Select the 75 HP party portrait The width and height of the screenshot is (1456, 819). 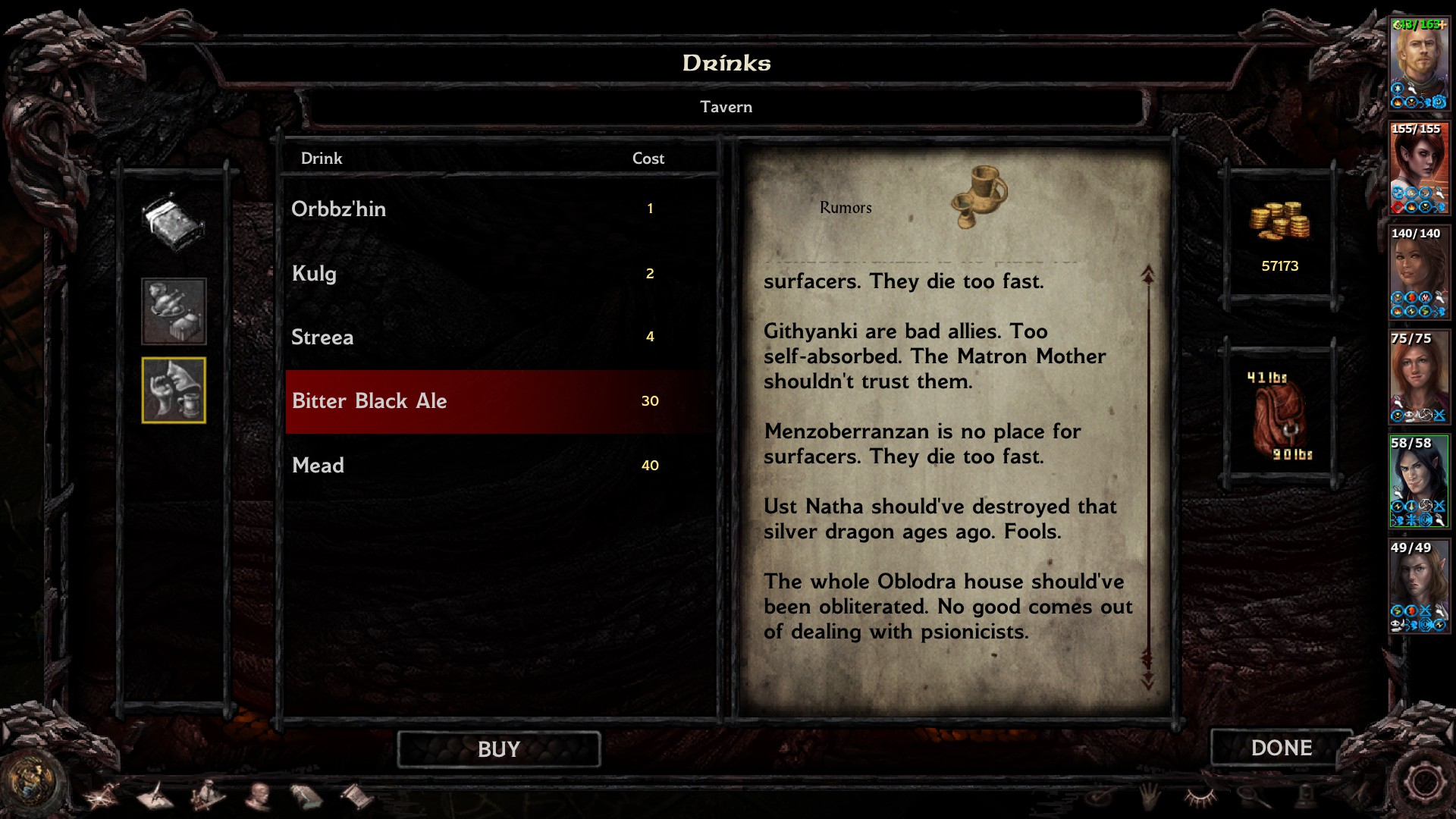[1418, 376]
